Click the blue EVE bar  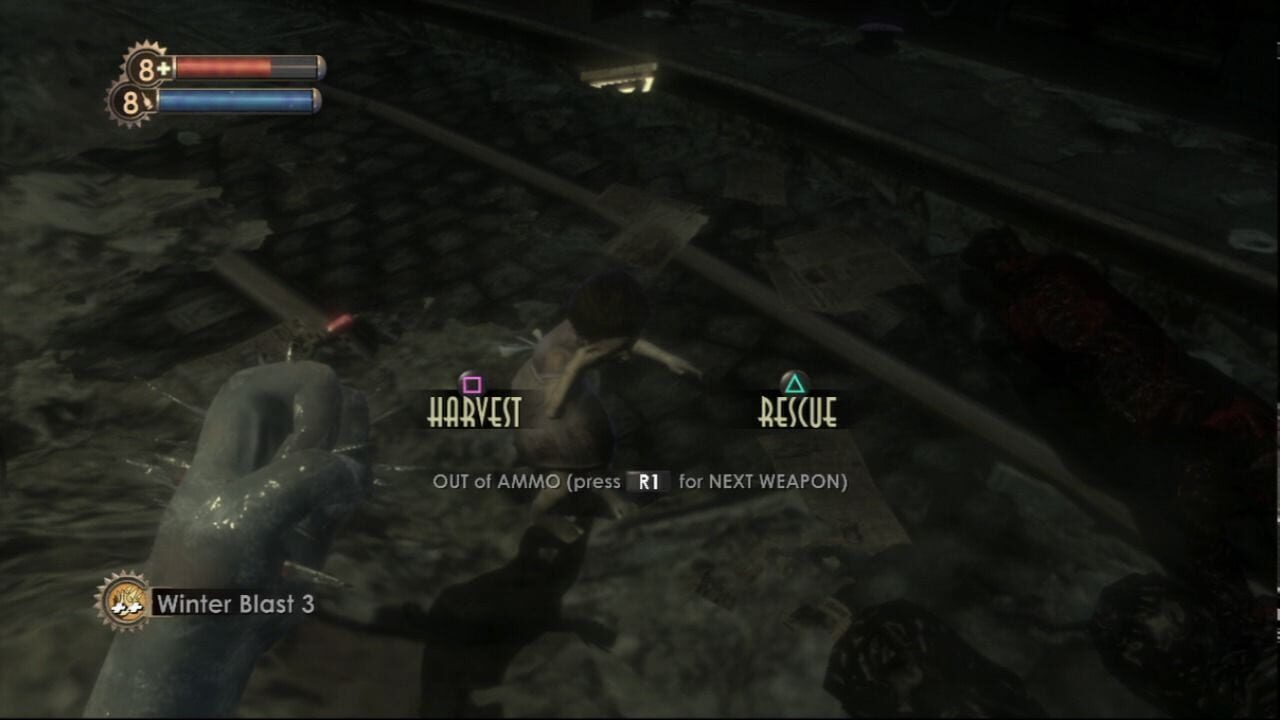(235, 98)
